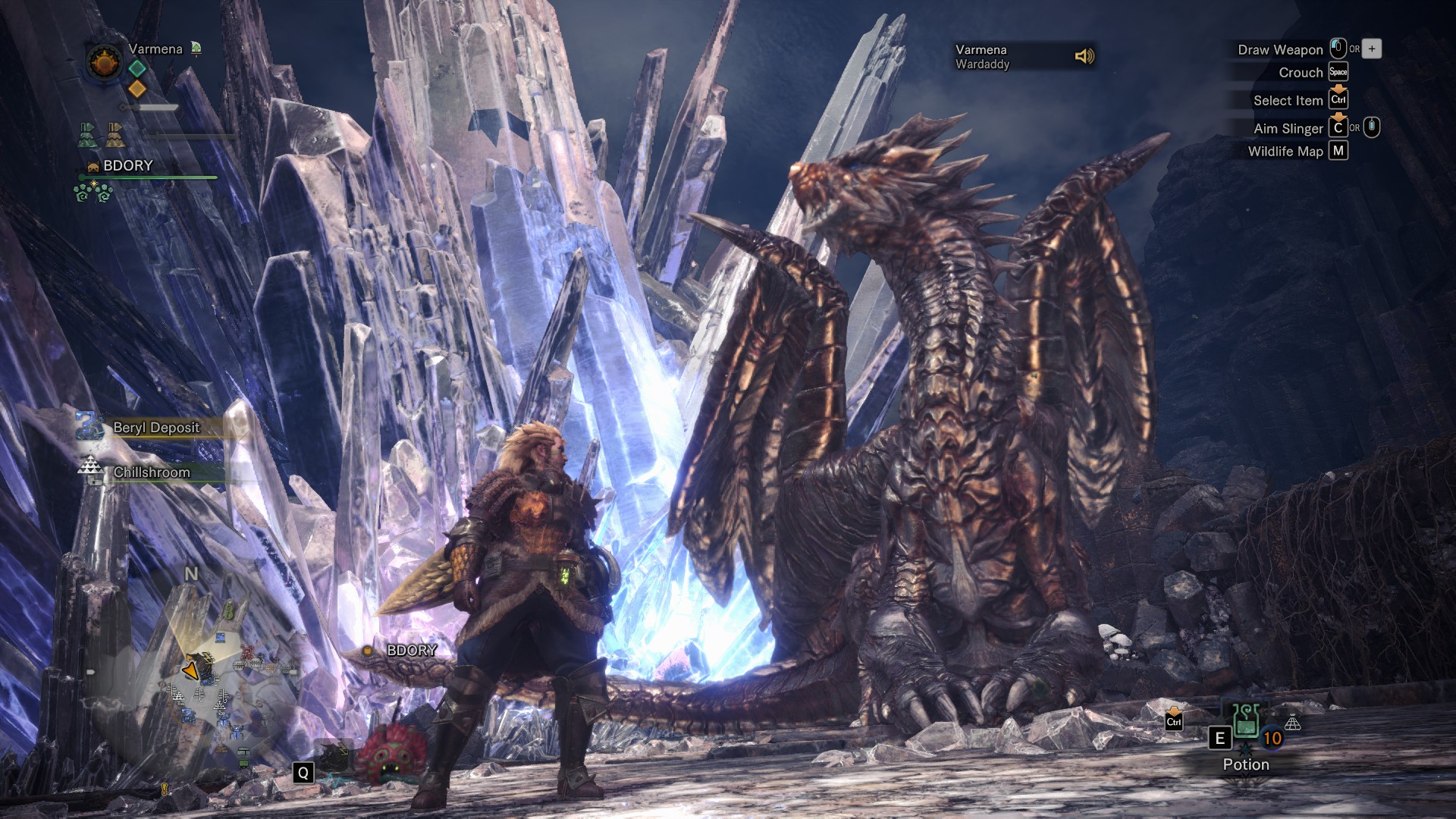Click the teal diamond under Varmena's name
The height and width of the screenshot is (819, 1456).
[136, 68]
